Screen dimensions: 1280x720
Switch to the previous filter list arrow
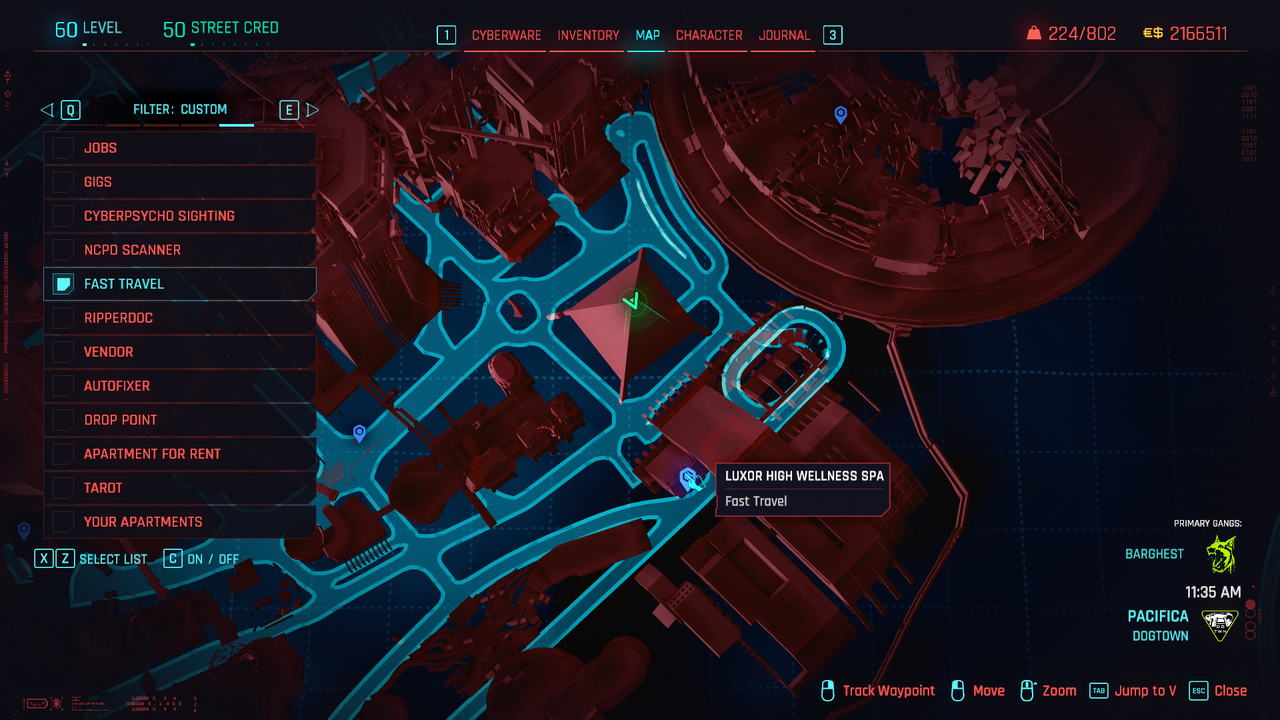(x=47, y=110)
